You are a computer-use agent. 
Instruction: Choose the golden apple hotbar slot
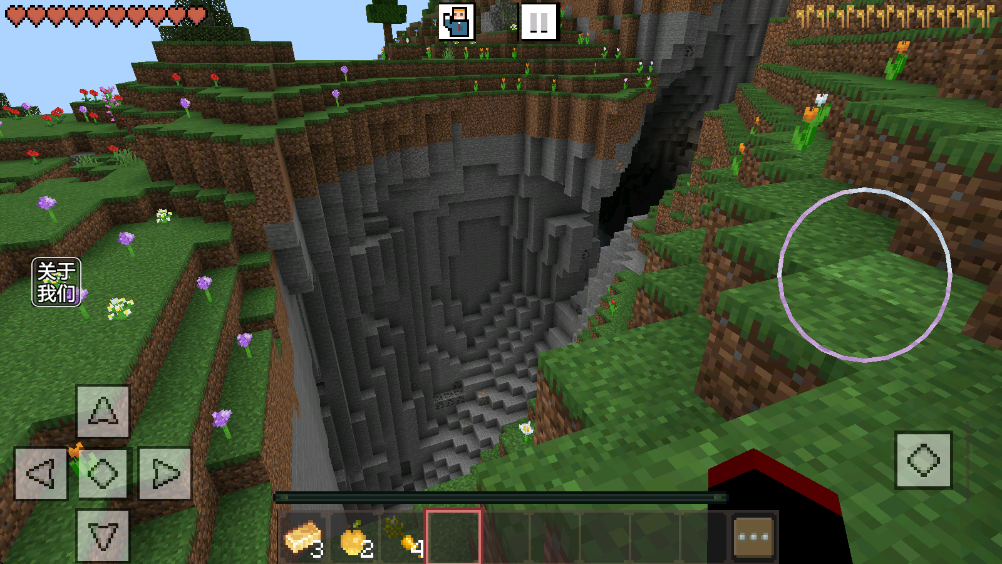point(354,538)
